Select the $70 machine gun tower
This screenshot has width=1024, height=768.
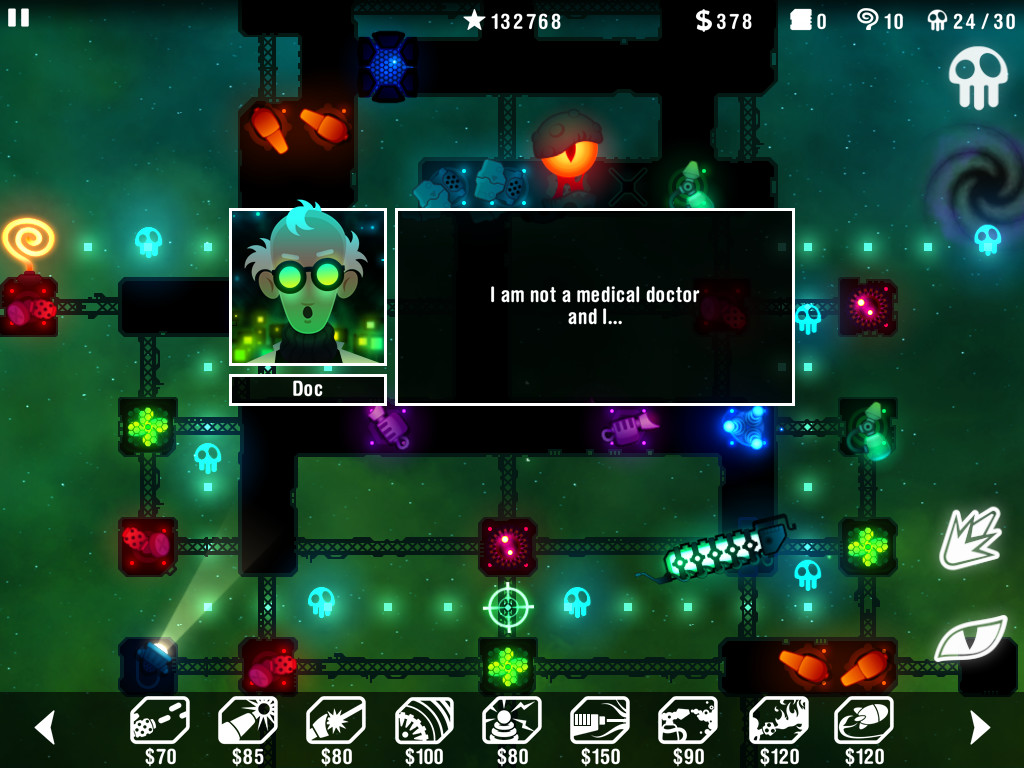160,722
